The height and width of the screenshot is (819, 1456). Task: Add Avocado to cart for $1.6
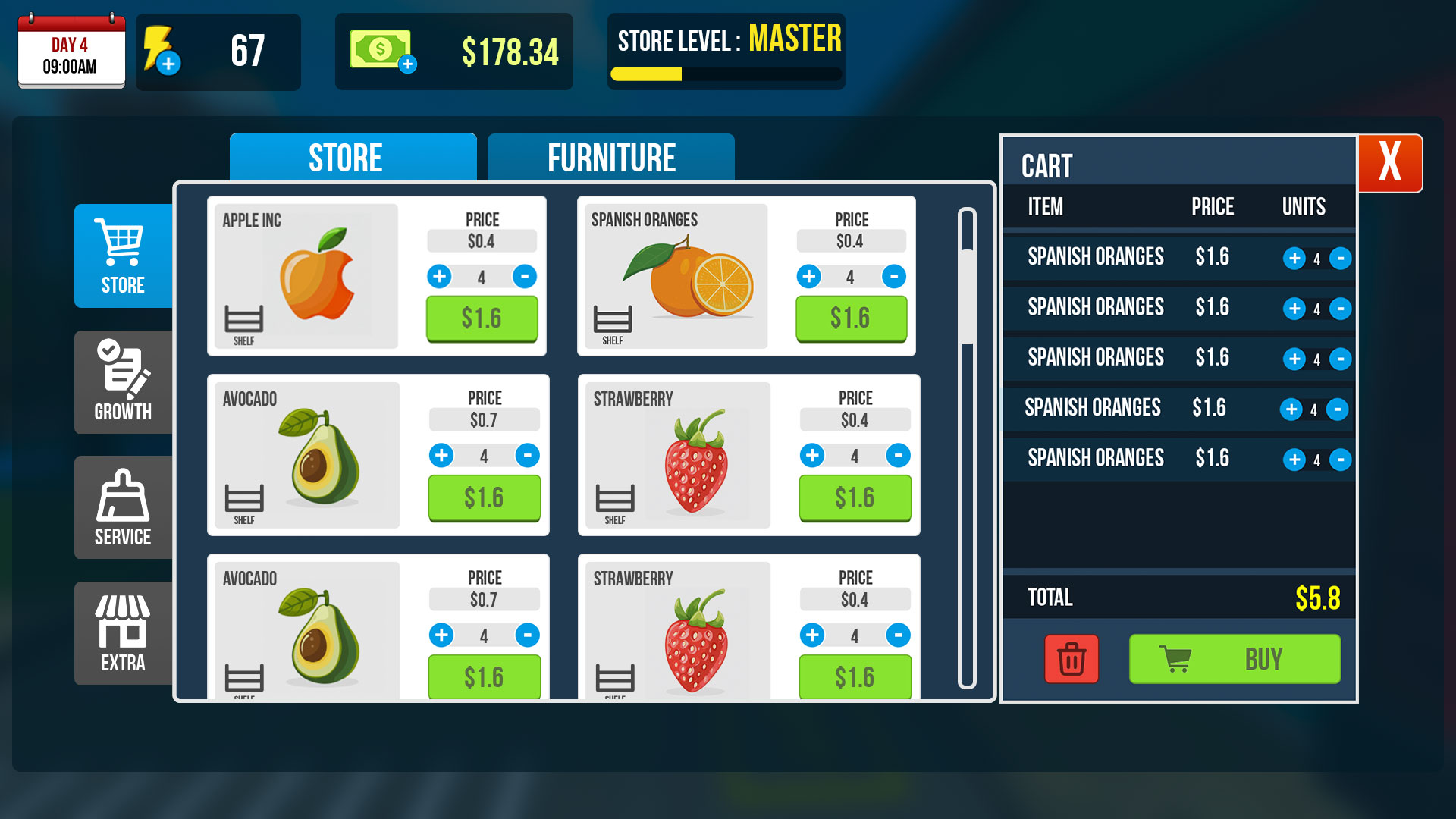coord(484,498)
